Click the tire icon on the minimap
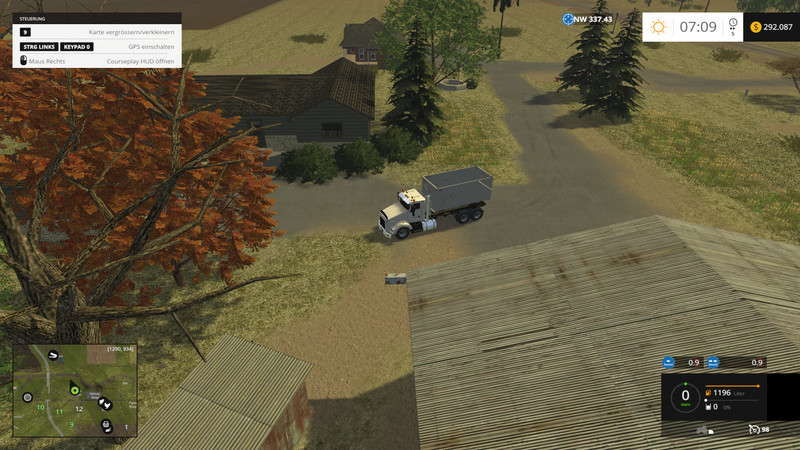Screen dimensions: 800x450 pyautogui.click(x=28, y=397)
